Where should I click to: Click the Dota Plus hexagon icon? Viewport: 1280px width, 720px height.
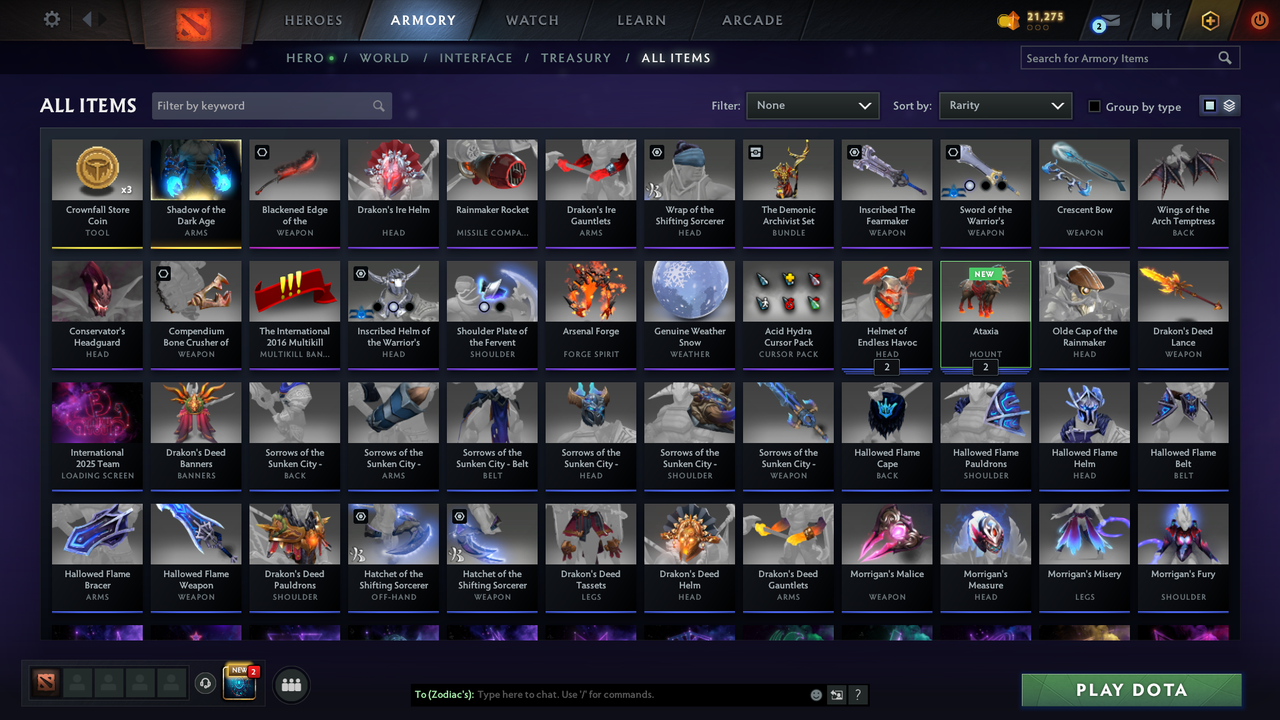click(1209, 20)
